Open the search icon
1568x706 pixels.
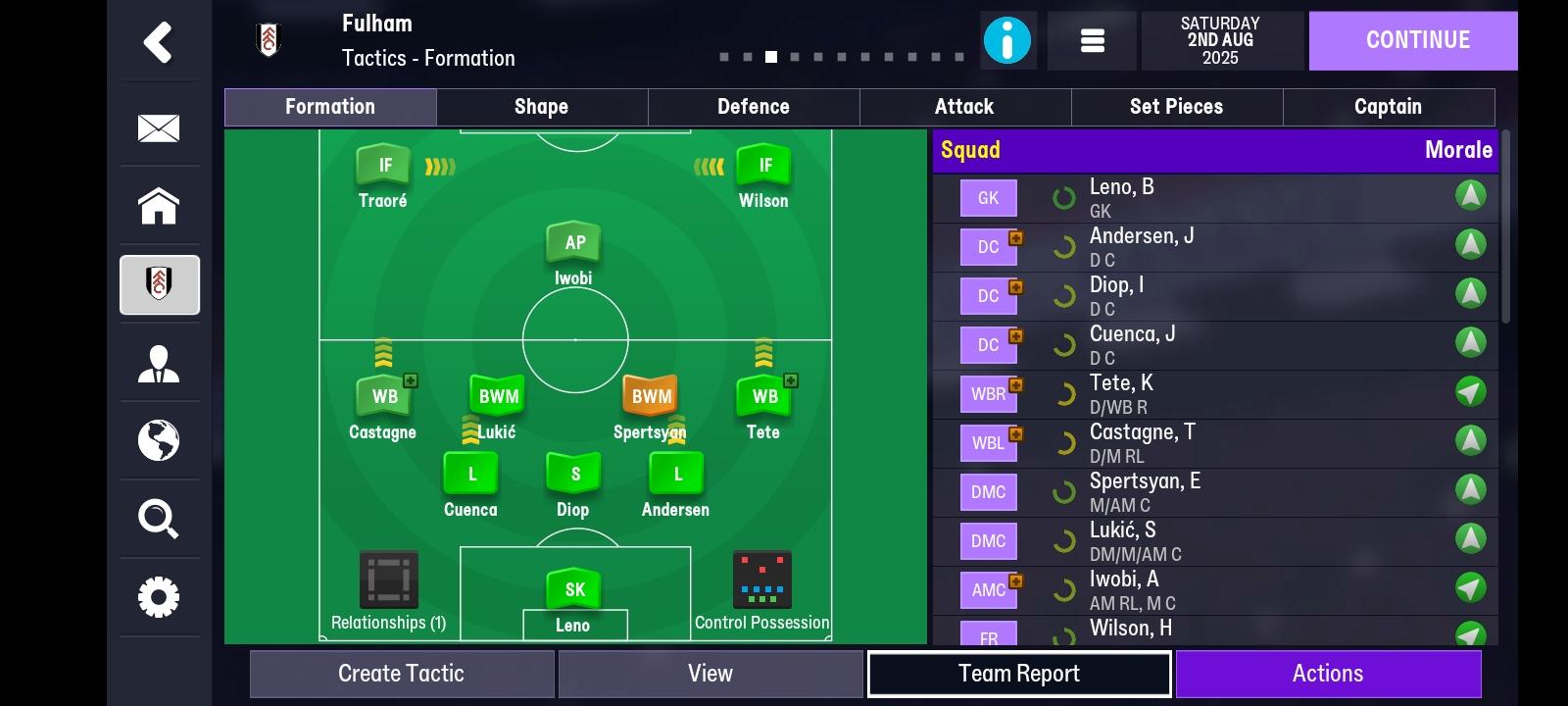click(160, 520)
